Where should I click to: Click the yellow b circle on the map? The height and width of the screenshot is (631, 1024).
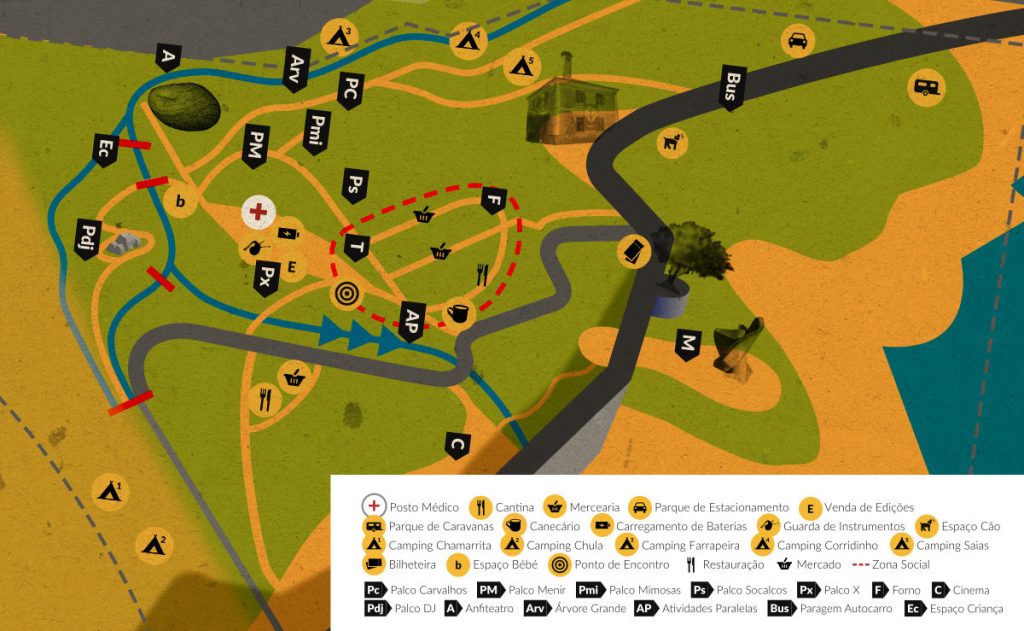coord(180,202)
